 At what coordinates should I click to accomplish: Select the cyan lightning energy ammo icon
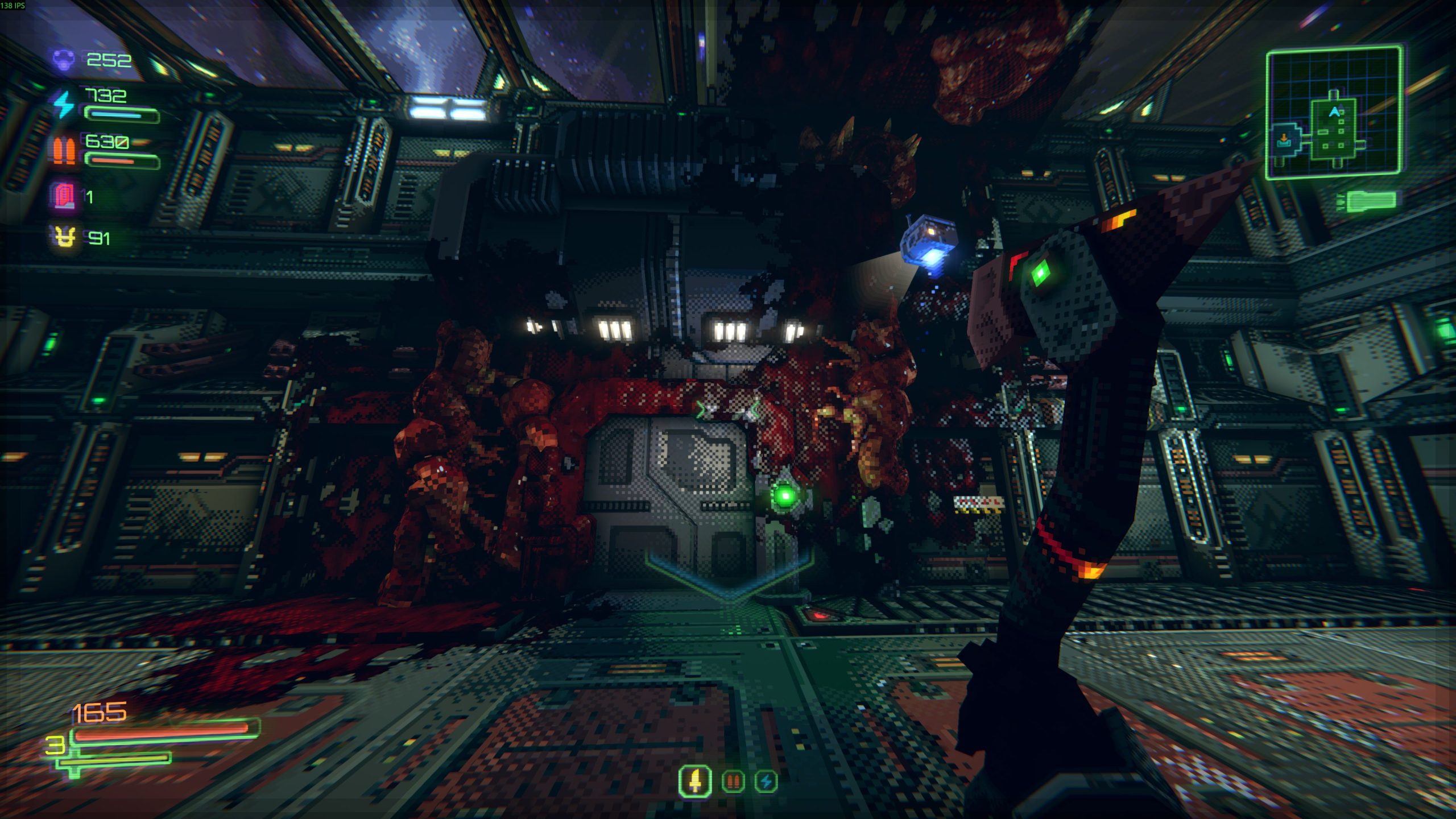64,105
